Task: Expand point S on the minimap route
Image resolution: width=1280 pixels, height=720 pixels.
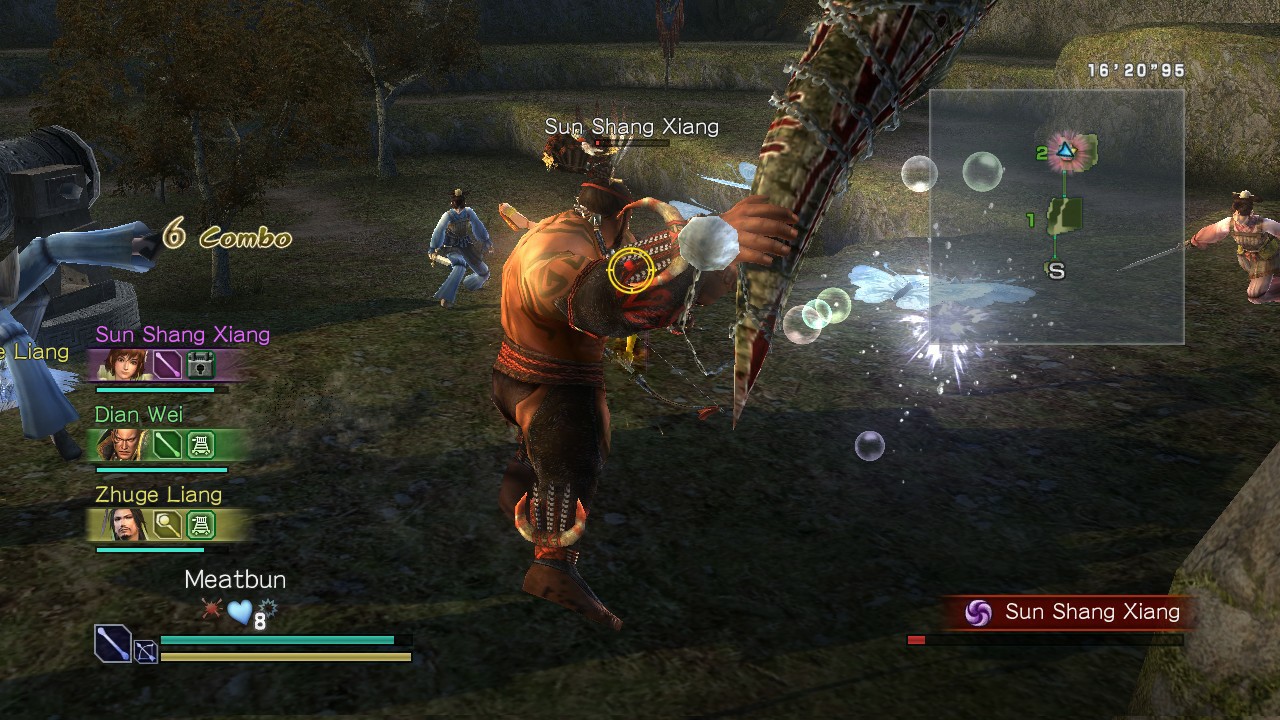Action: click(1057, 268)
